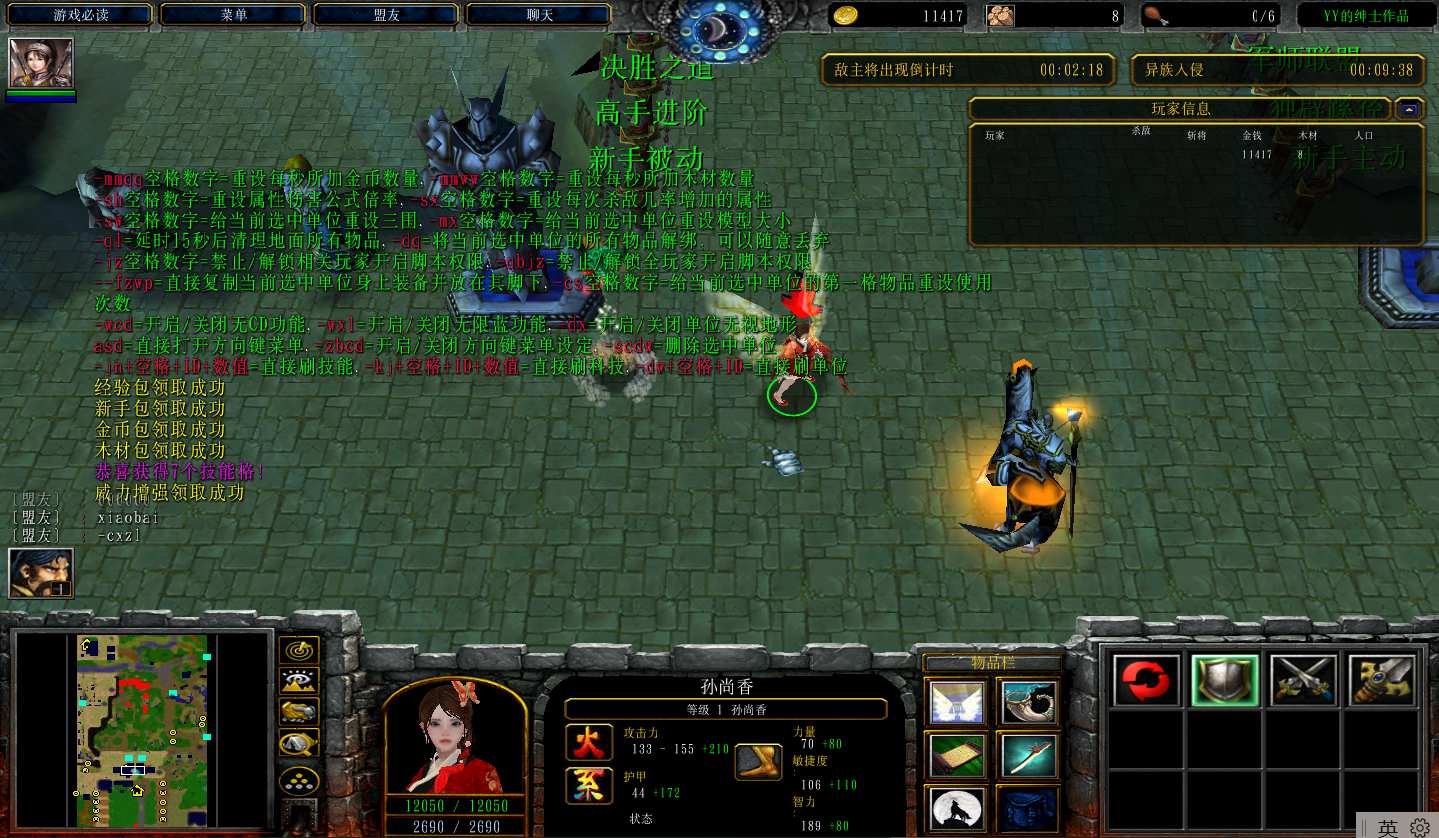
Task: Open the 盟友 allies panel
Action: pyautogui.click(x=387, y=15)
